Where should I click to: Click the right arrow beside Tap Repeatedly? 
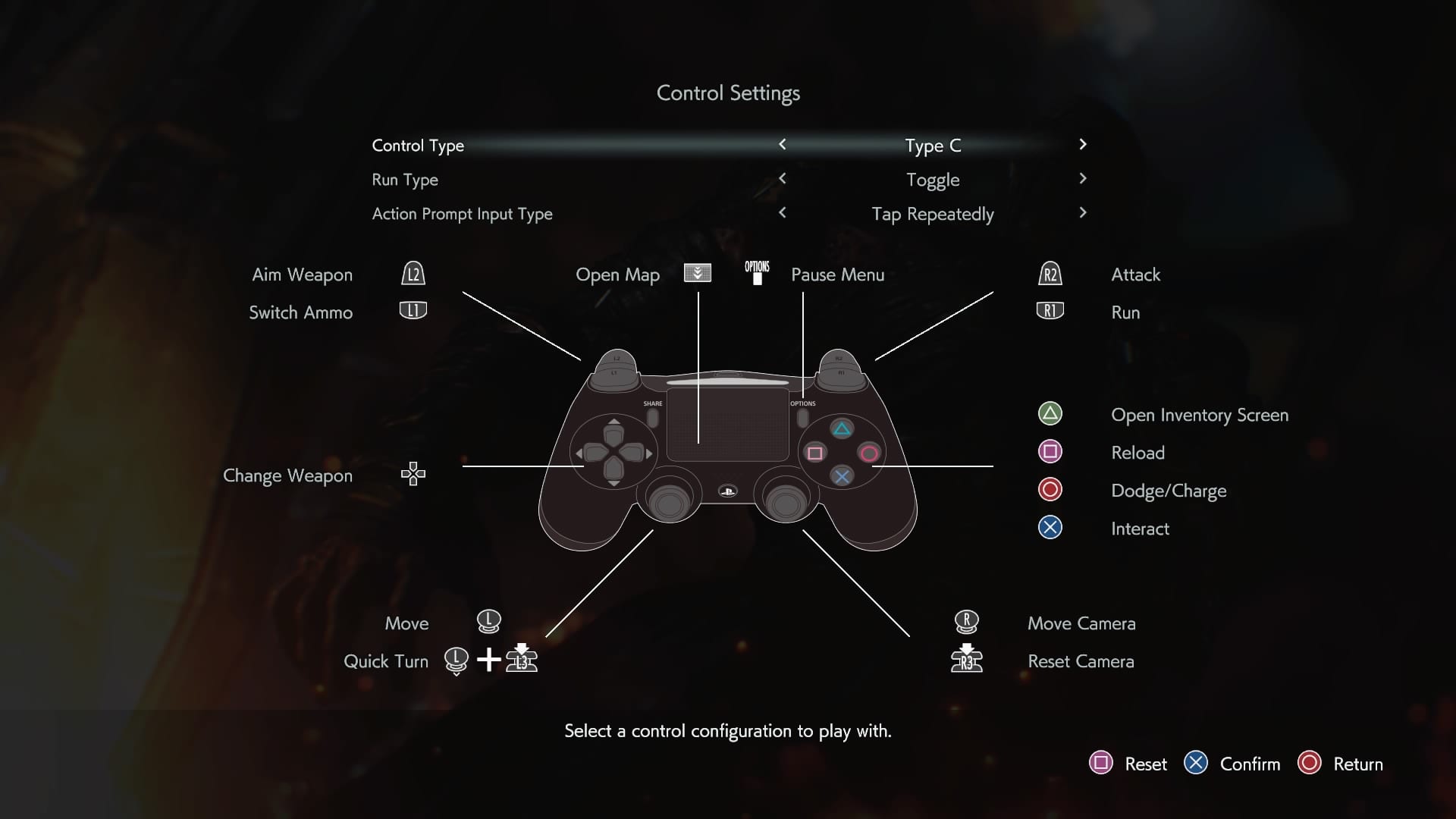coord(1084,213)
